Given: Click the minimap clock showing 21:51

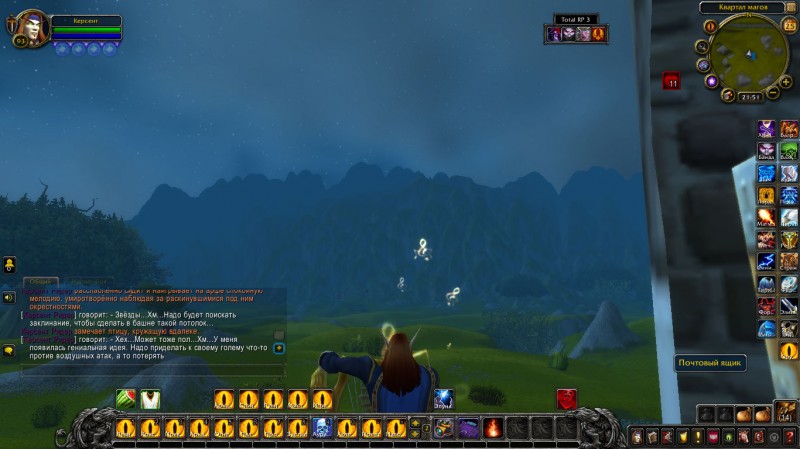Looking at the screenshot, I should (x=751, y=97).
